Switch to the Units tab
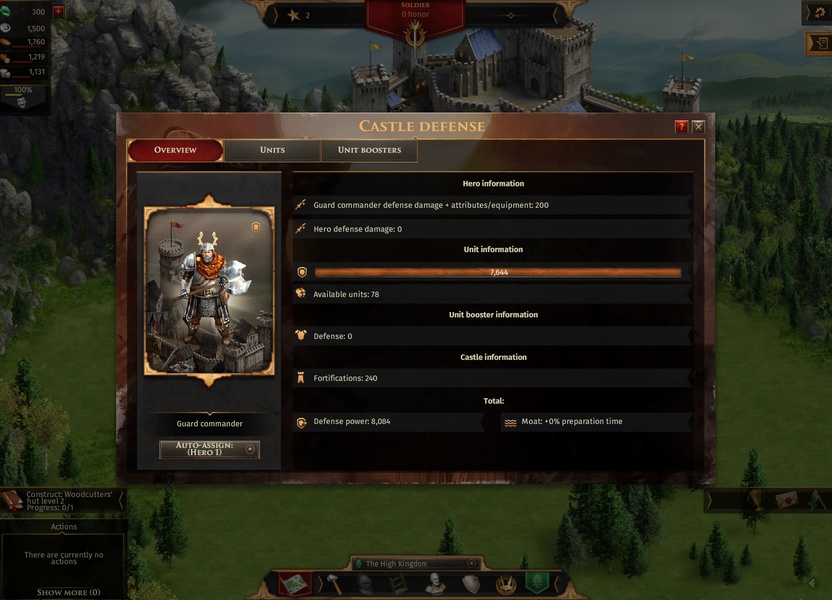This screenshot has height=600, width=832. coord(272,150)
